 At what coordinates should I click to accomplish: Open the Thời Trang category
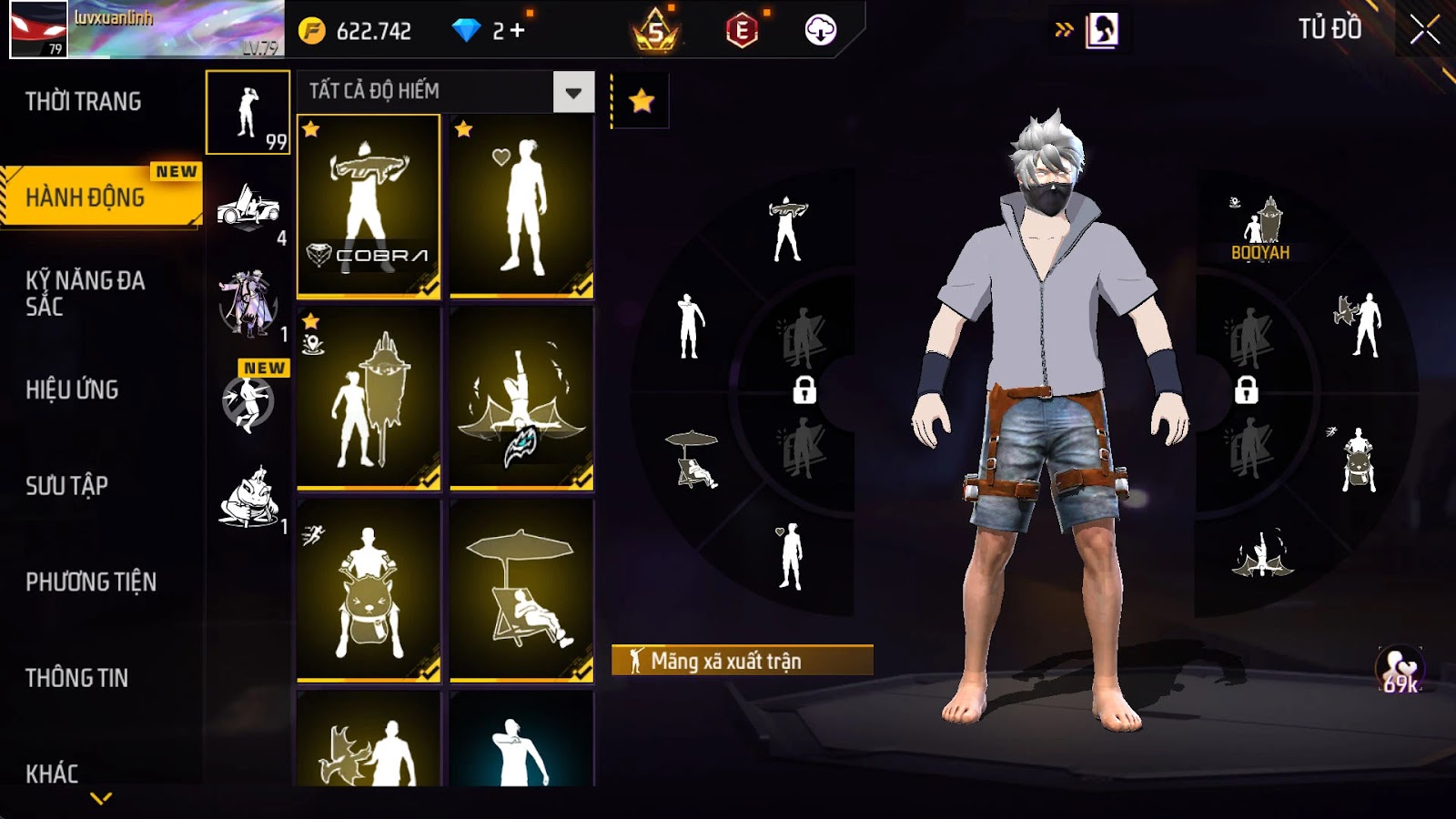point(84,101)
